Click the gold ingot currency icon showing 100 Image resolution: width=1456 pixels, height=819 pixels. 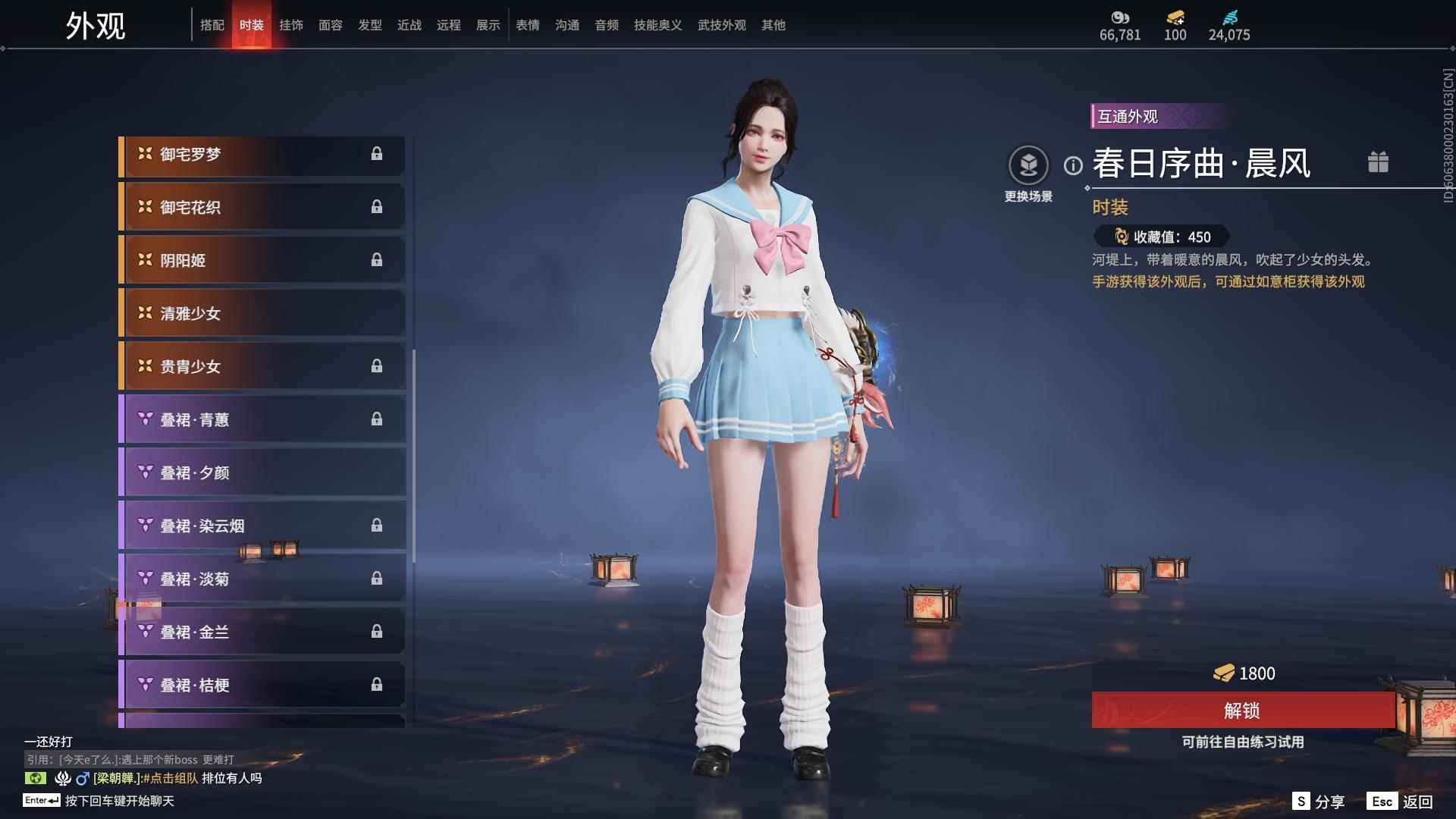click(1173, 18)
